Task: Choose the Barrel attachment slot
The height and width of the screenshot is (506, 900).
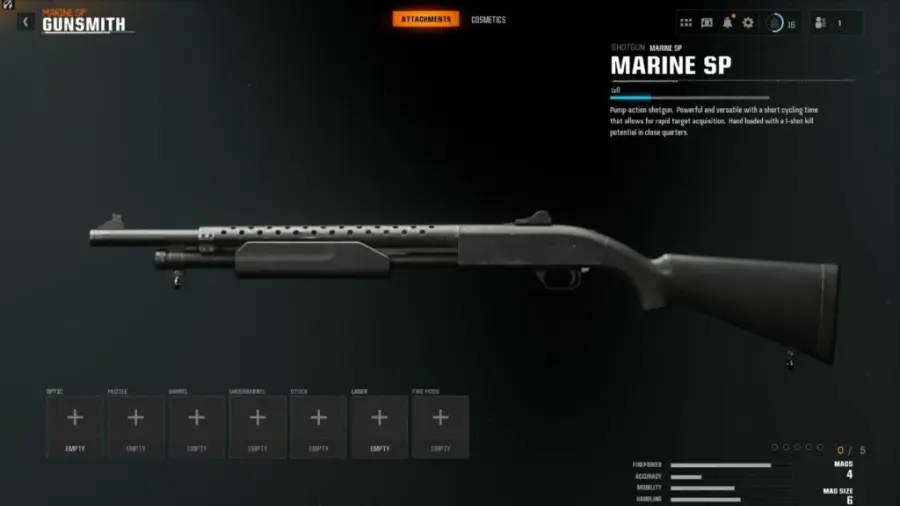Action: coord(197,426)
